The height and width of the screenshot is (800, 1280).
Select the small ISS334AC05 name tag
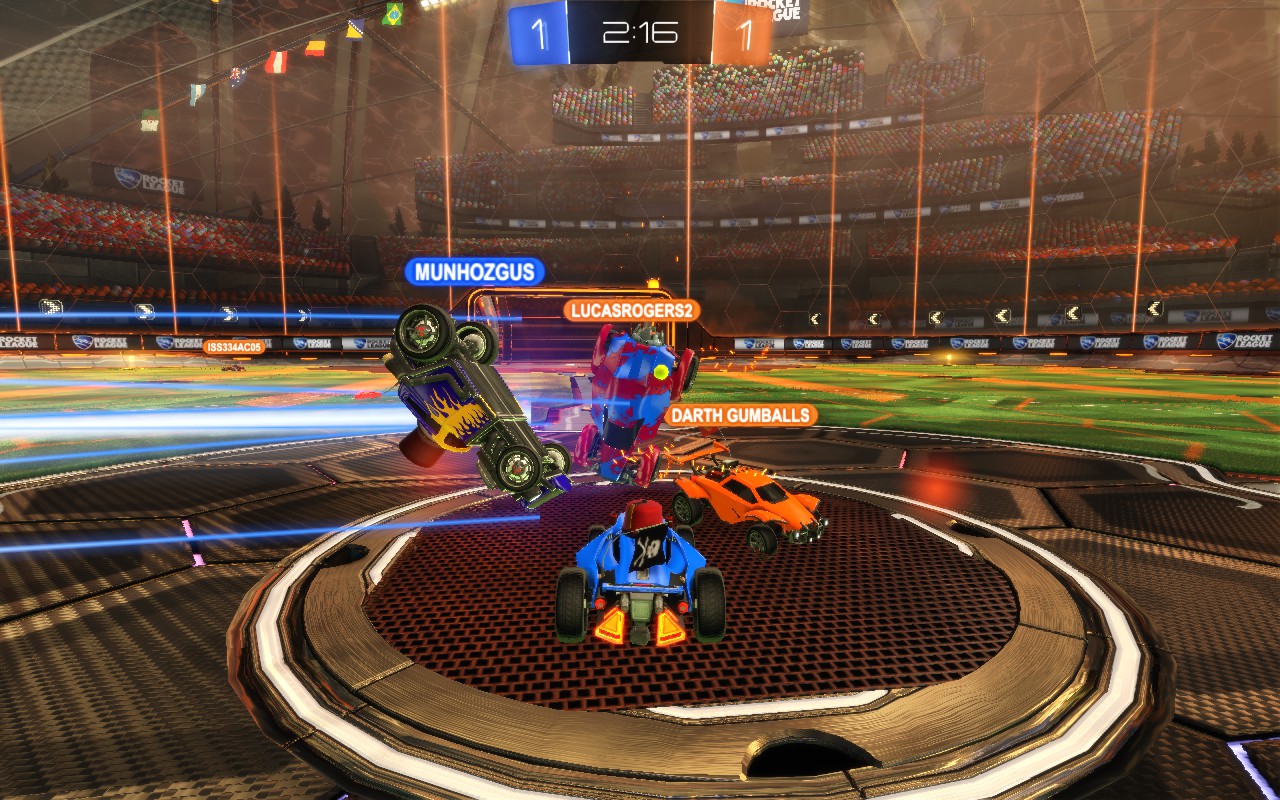234,347
